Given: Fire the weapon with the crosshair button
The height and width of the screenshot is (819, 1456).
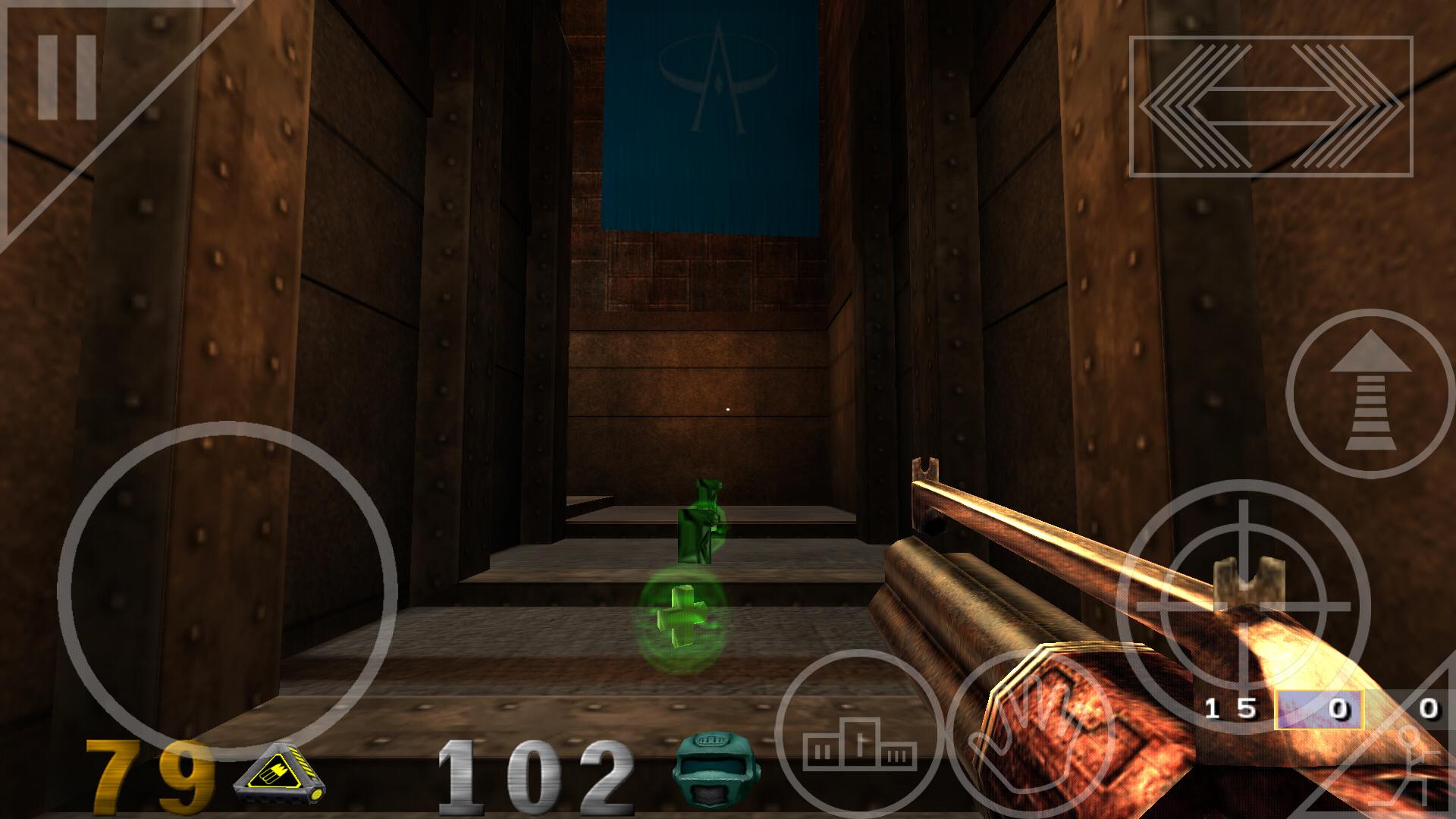Looking at the screenshot, I should tap(1242, 606).
